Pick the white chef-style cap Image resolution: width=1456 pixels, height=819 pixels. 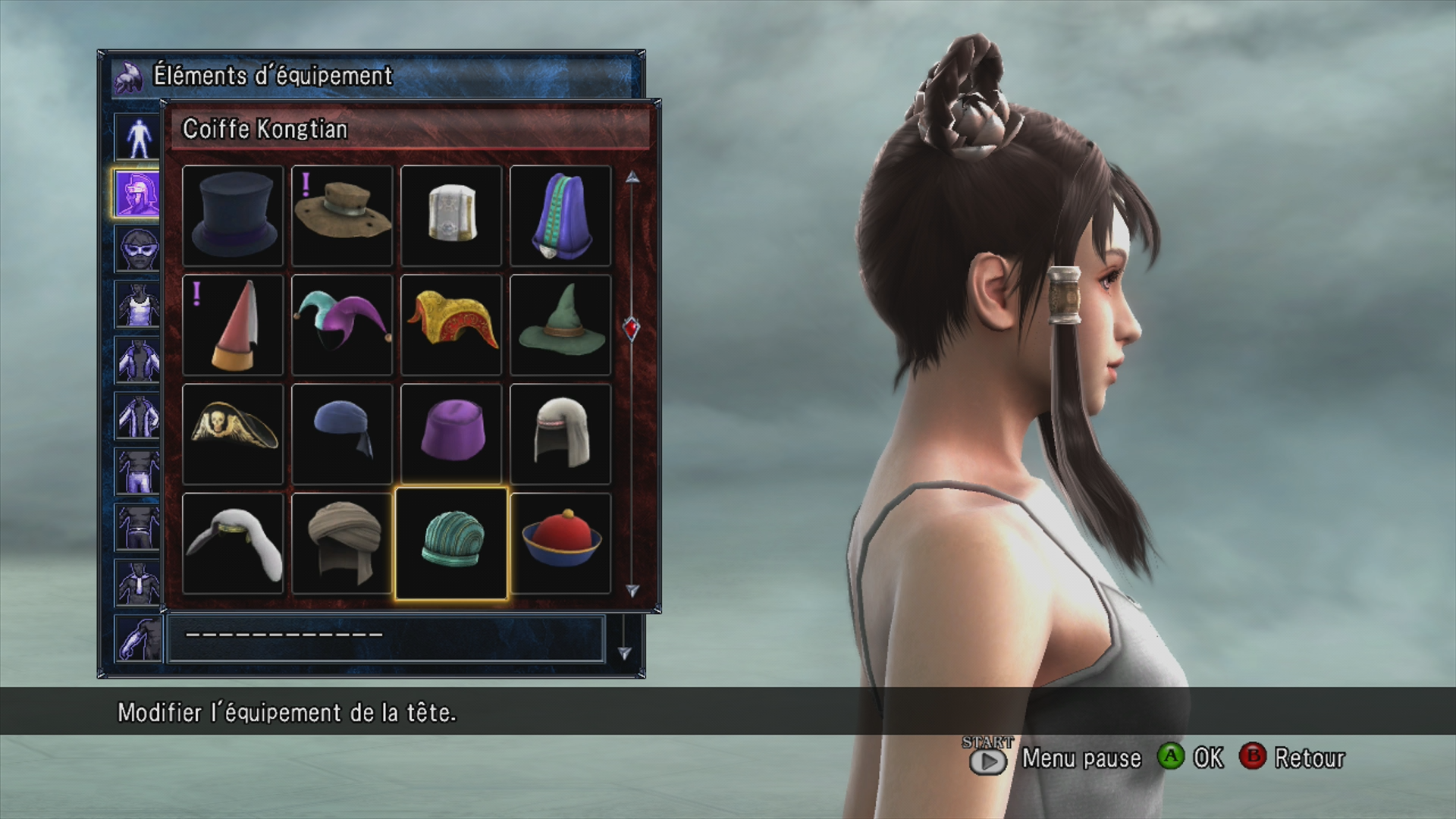[x=451, y=216]
